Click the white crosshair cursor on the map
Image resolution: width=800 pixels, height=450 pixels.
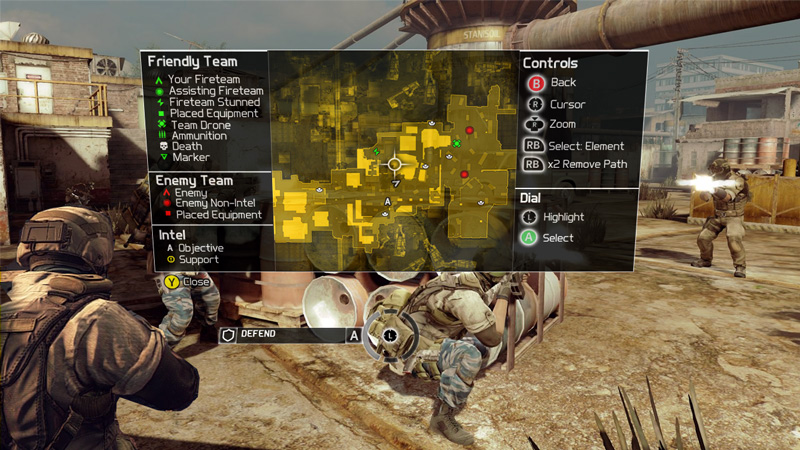(x=394, y=164)
